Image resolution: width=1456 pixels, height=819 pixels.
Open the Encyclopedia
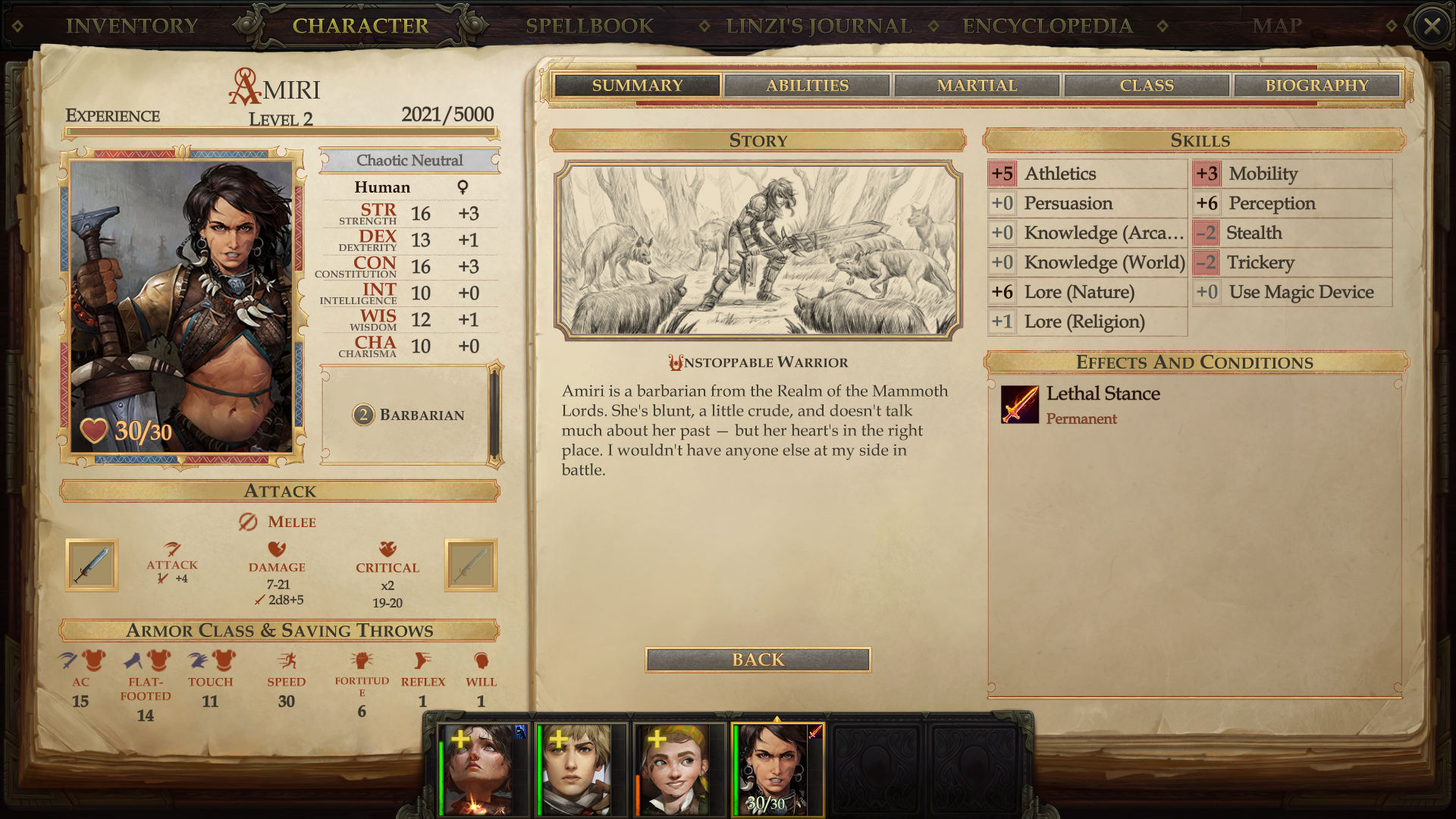[1047, 26]
